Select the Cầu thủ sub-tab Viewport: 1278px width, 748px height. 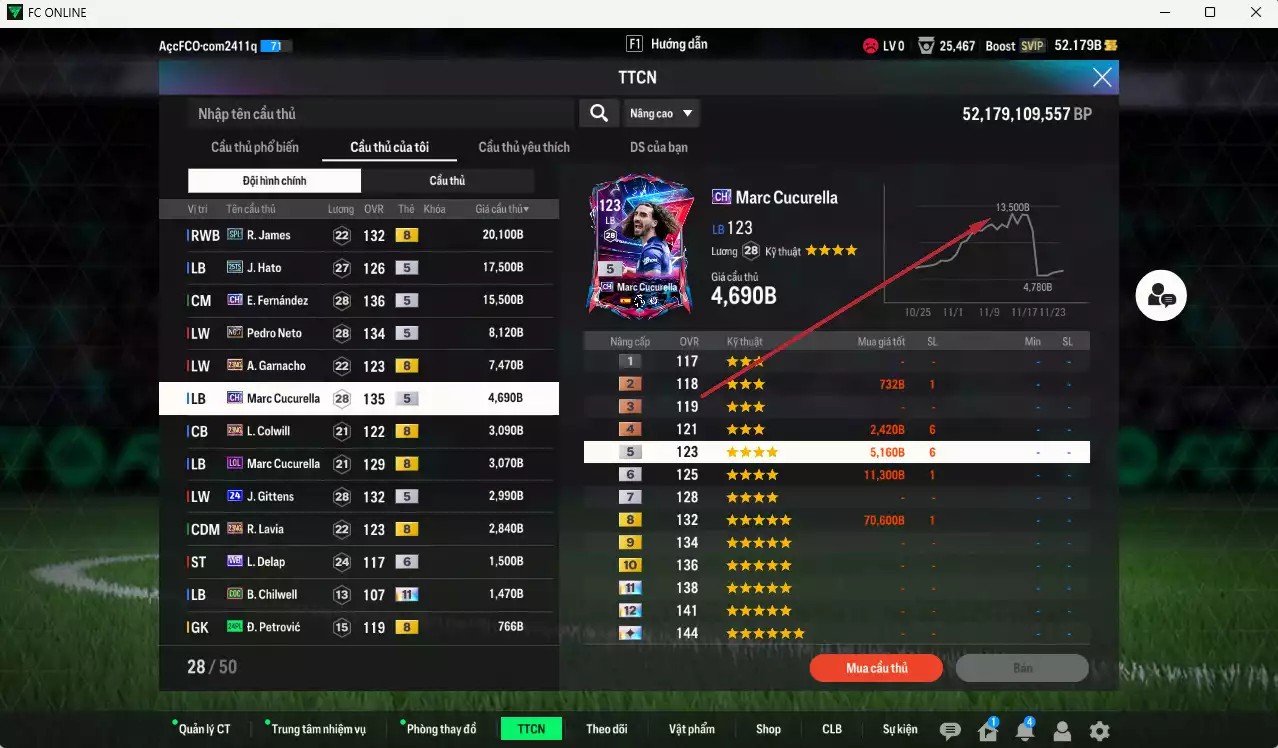[447, 181]
